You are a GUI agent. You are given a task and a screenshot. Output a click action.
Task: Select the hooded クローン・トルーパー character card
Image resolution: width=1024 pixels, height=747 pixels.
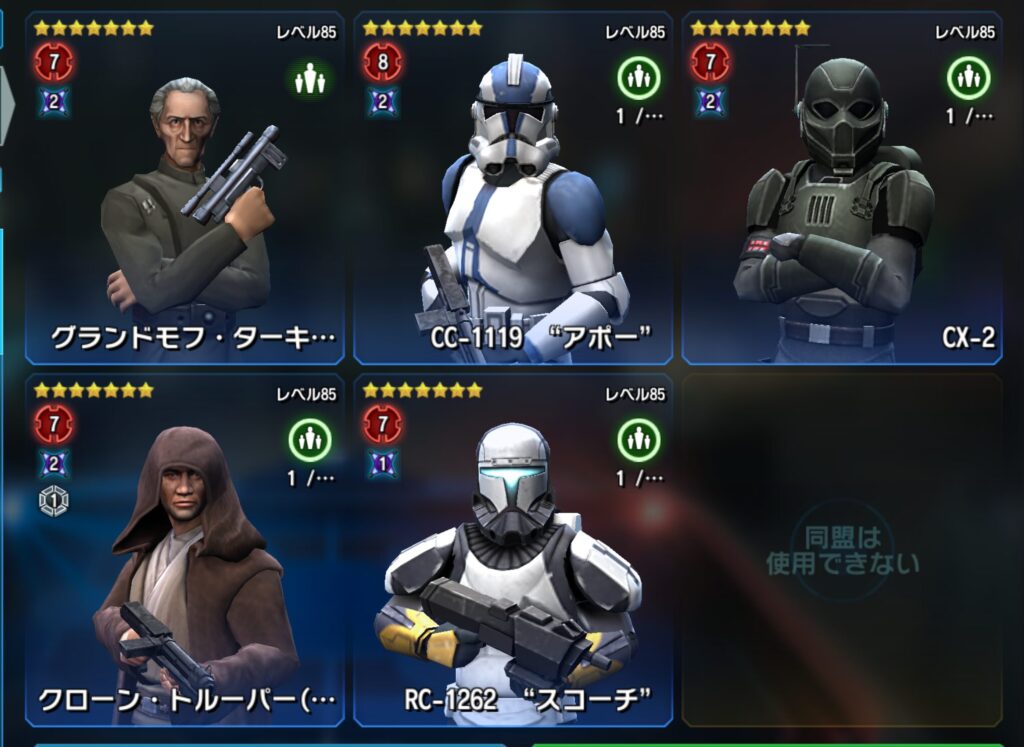click(x=185, y=551)
